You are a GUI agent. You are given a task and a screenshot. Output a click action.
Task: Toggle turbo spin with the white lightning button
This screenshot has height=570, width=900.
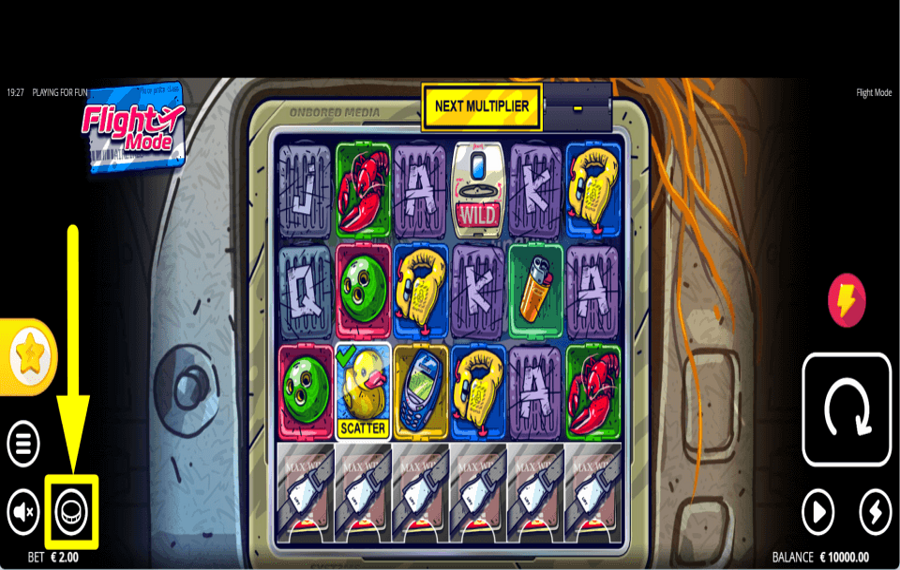click(x=875, y=513)
